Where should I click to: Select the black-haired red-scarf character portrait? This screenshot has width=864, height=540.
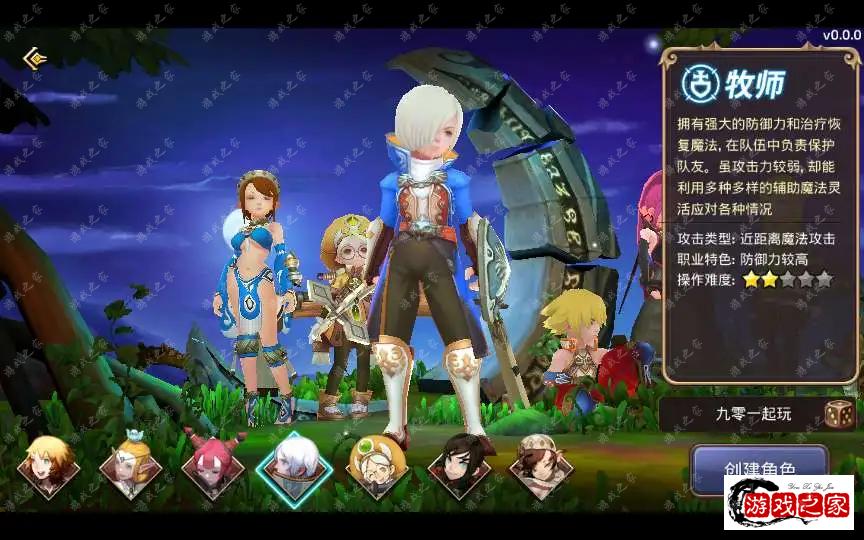[459, 466]
